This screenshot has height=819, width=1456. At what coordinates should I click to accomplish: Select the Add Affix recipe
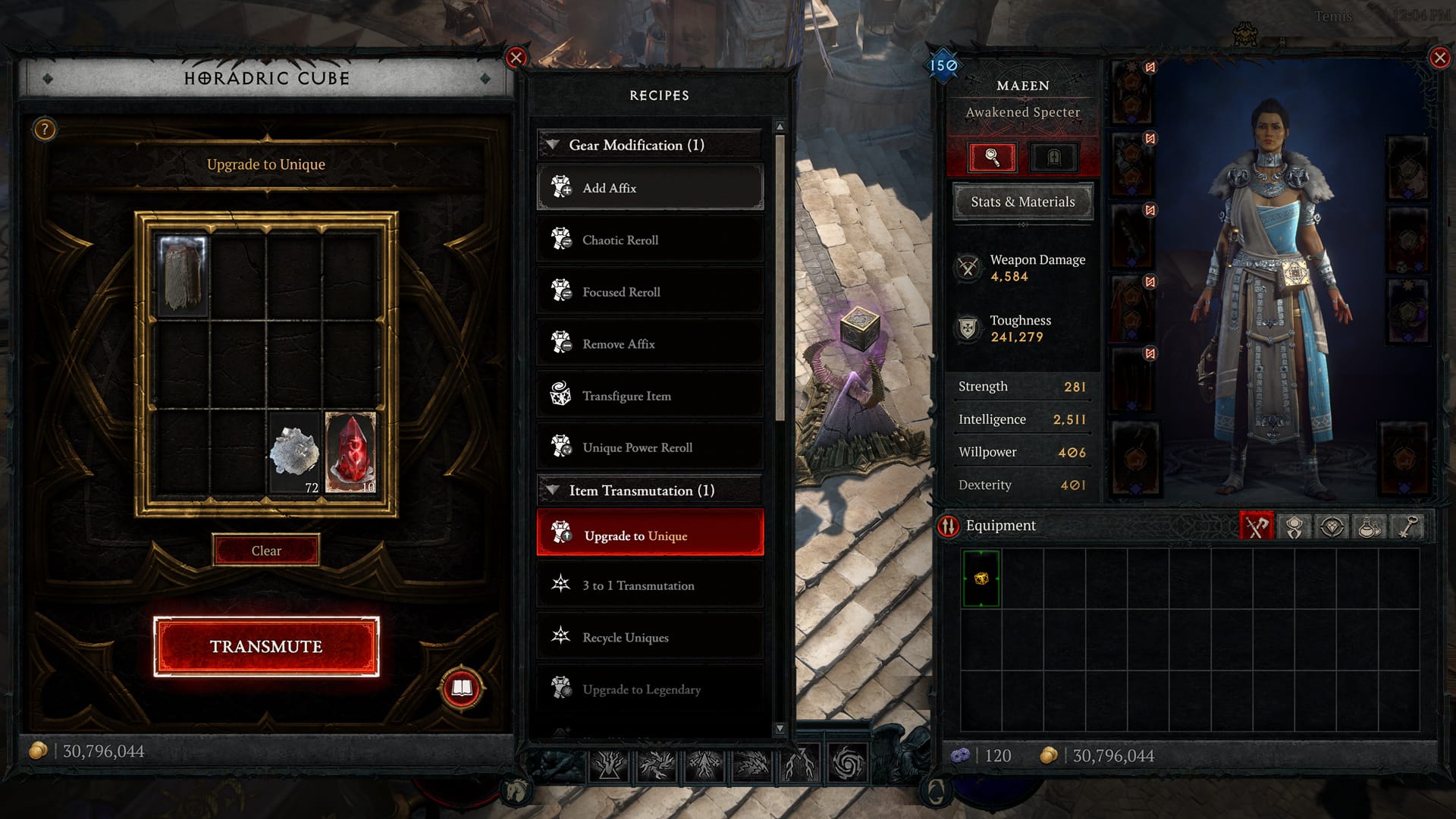pos(650,188)
